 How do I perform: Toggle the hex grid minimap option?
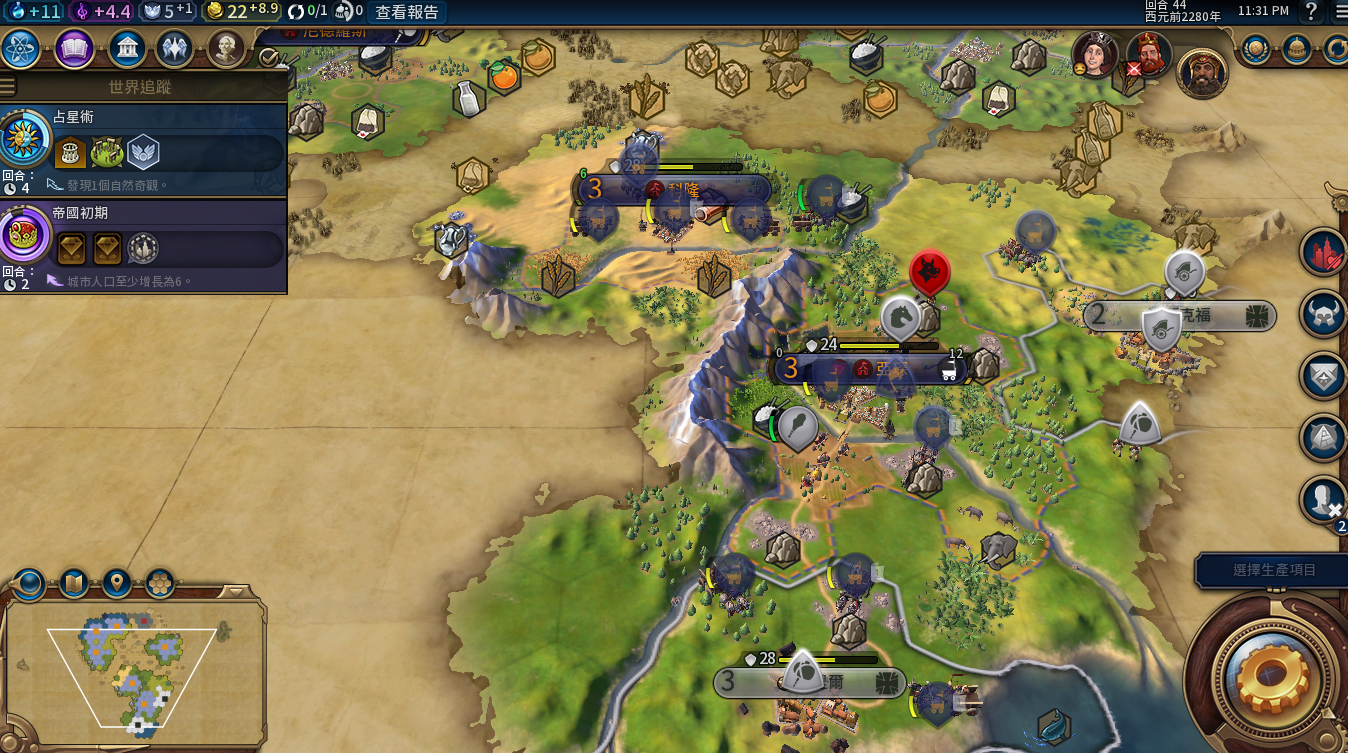click(x=160, y=582)
